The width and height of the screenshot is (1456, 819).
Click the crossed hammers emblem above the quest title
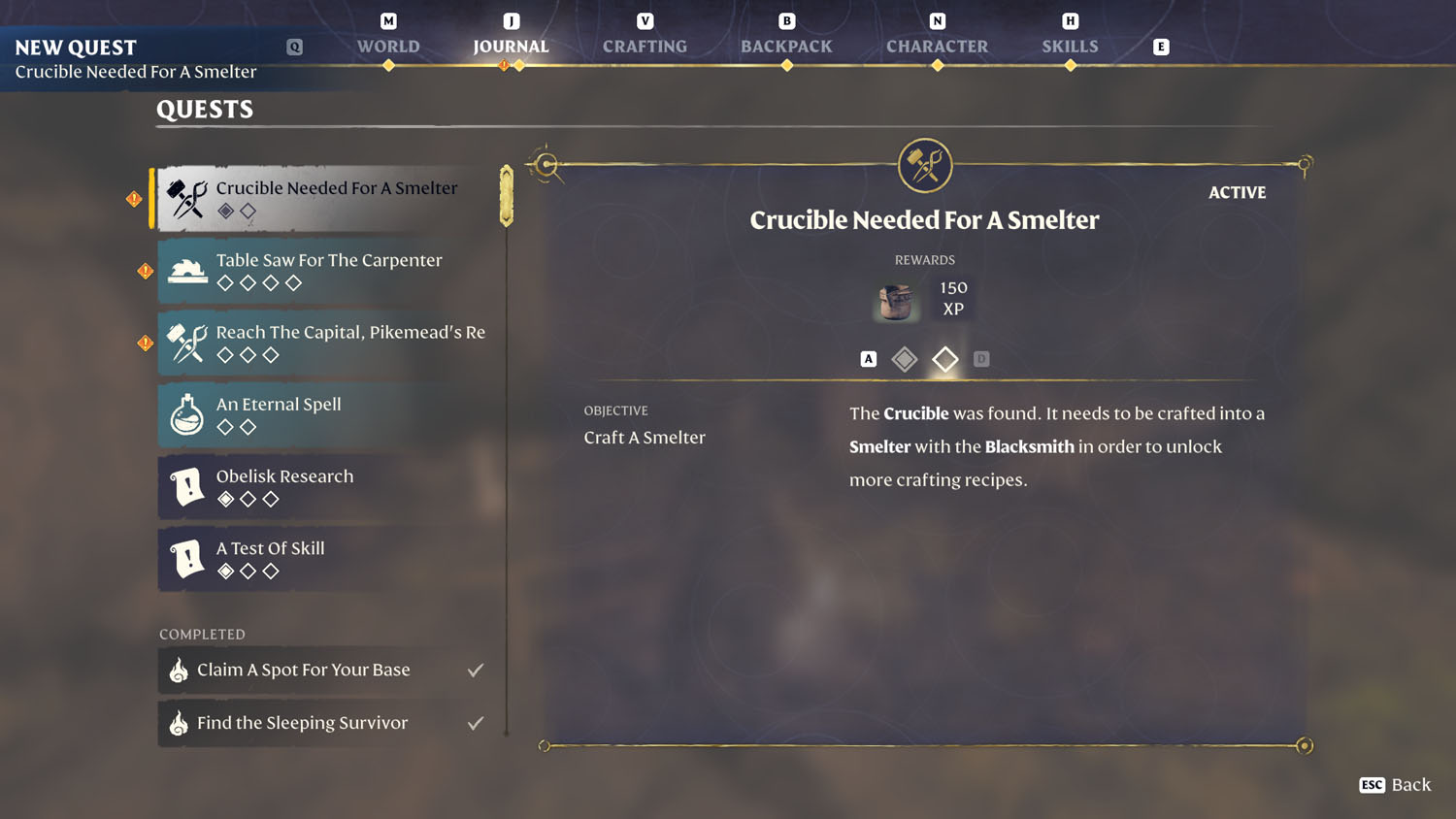[924, 164]
